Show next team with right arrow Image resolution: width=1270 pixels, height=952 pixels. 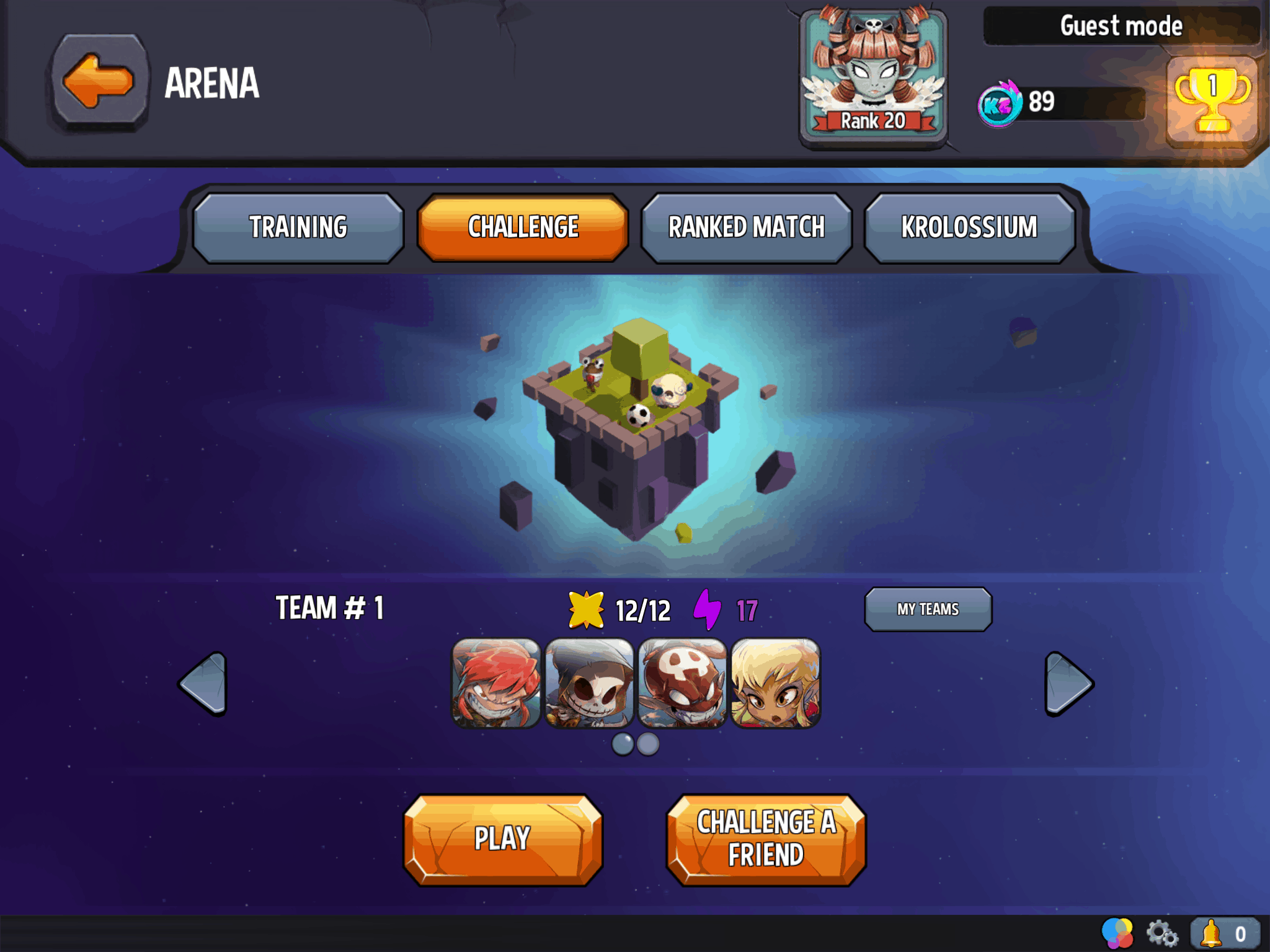point(1068,684)
